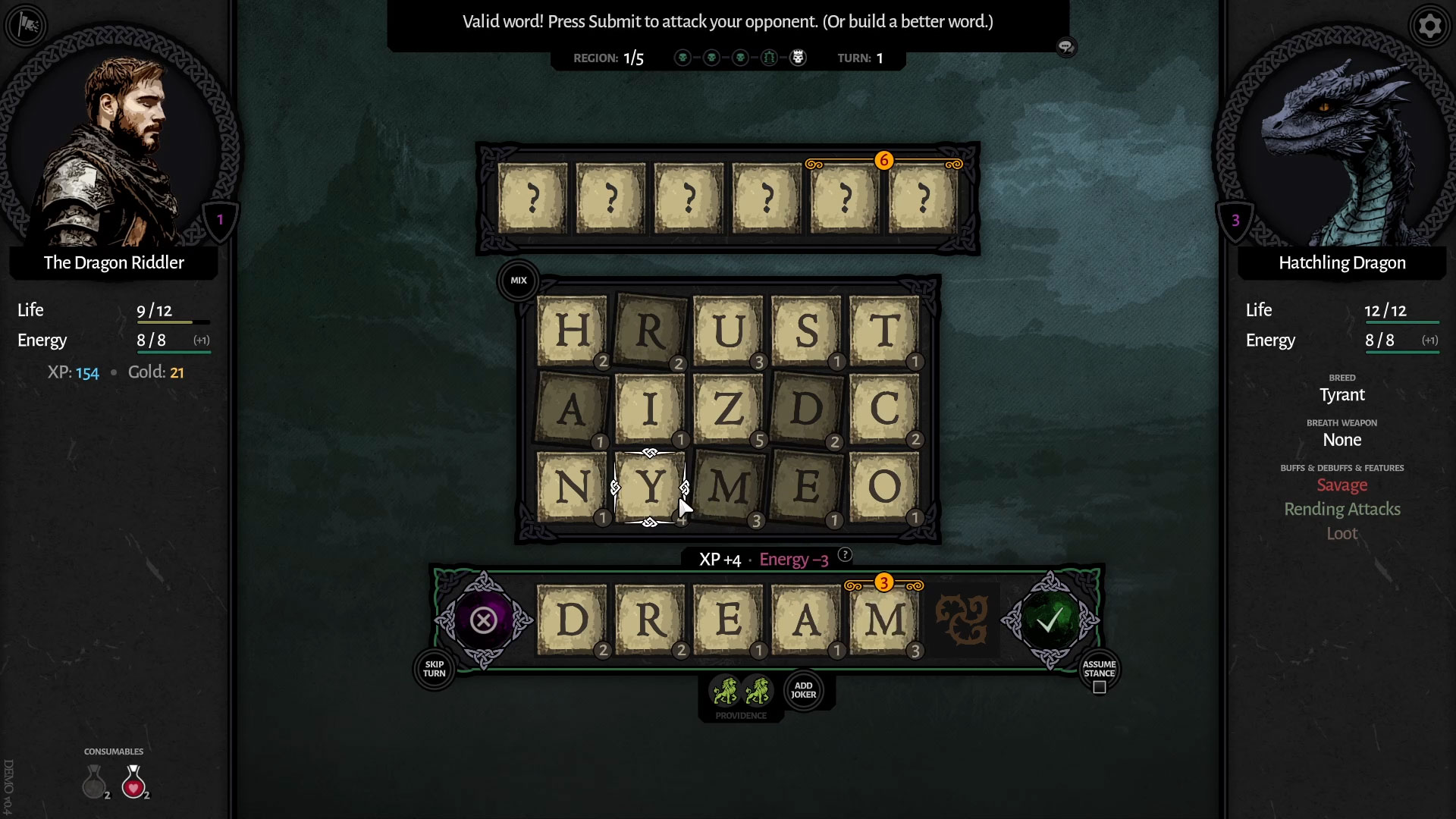The height and width of the screenshot is (819, 1456).
Task: Pick the H letter tile
Action: 572,331
